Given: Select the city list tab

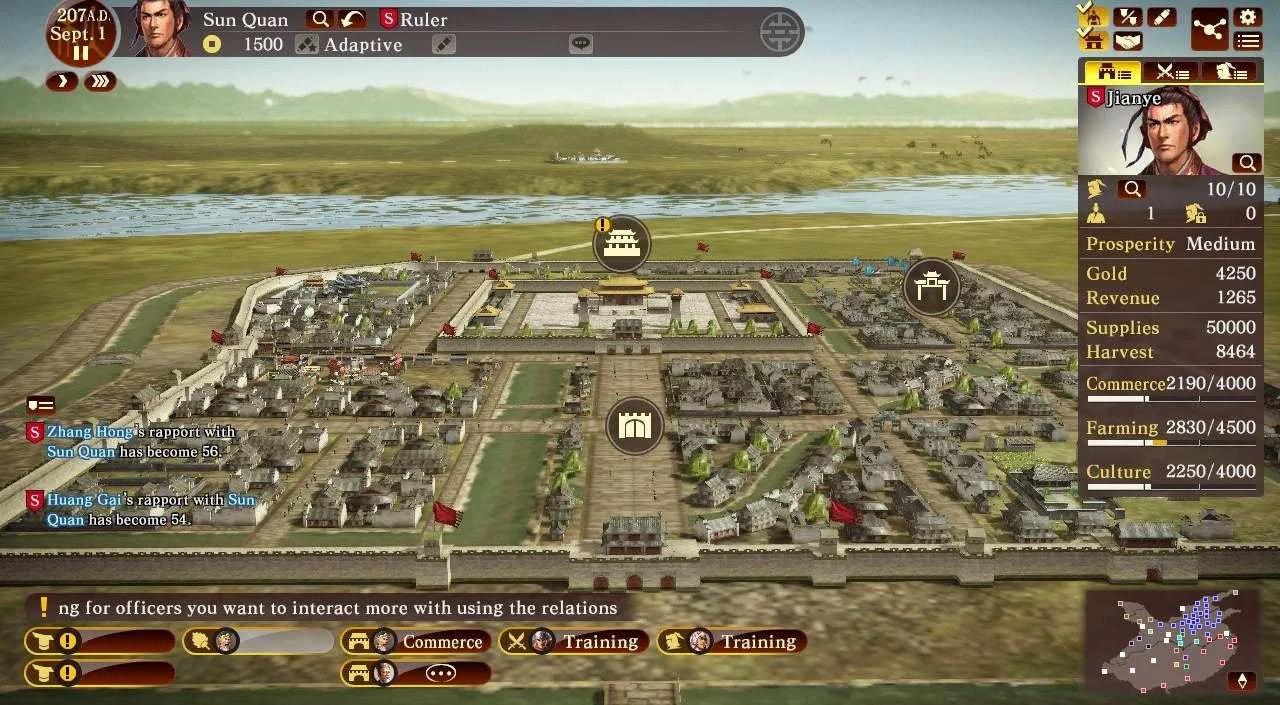Looking at the screenshot, I should point(1113,71).
